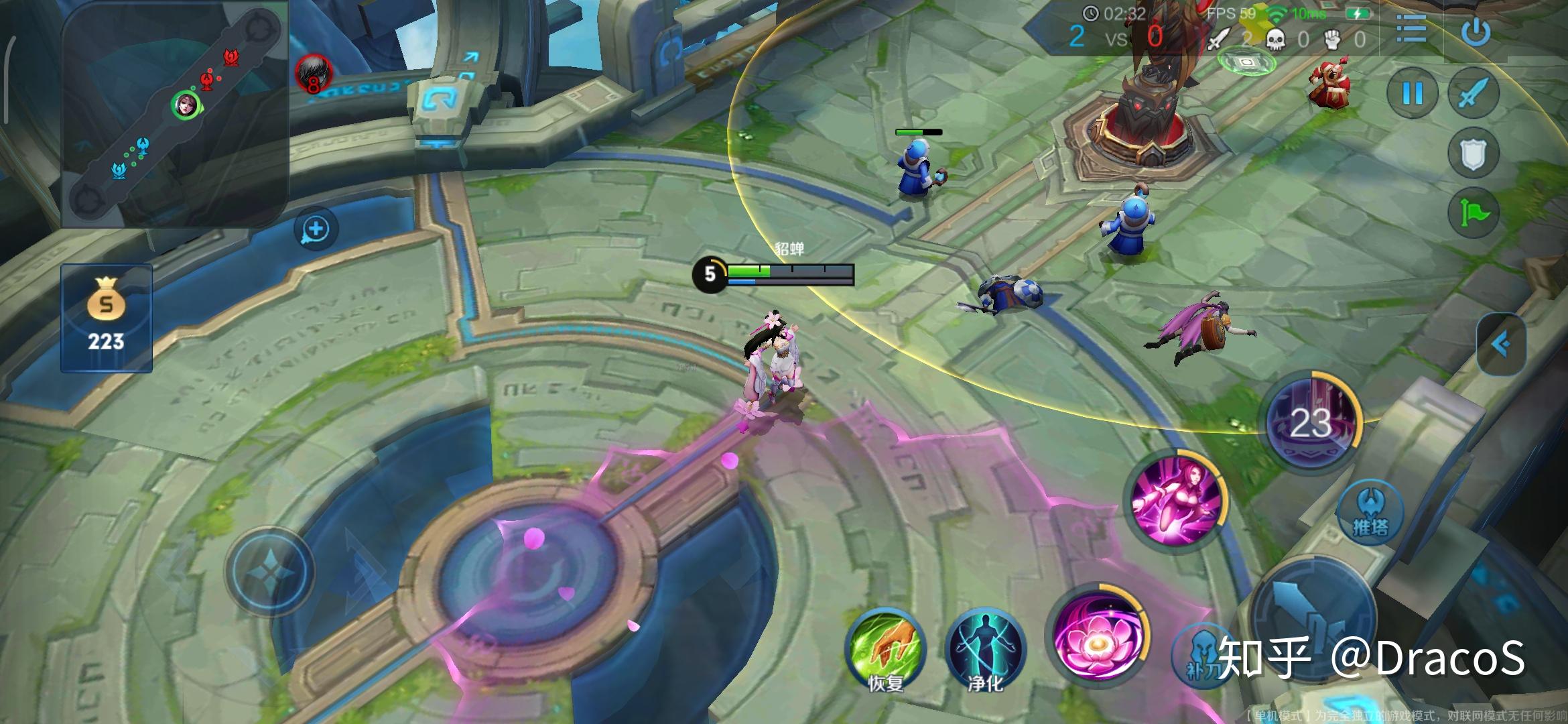Hit the large basic attack button
Viewport: 1568px width, 724px height.
click(x=1313, y=623)
